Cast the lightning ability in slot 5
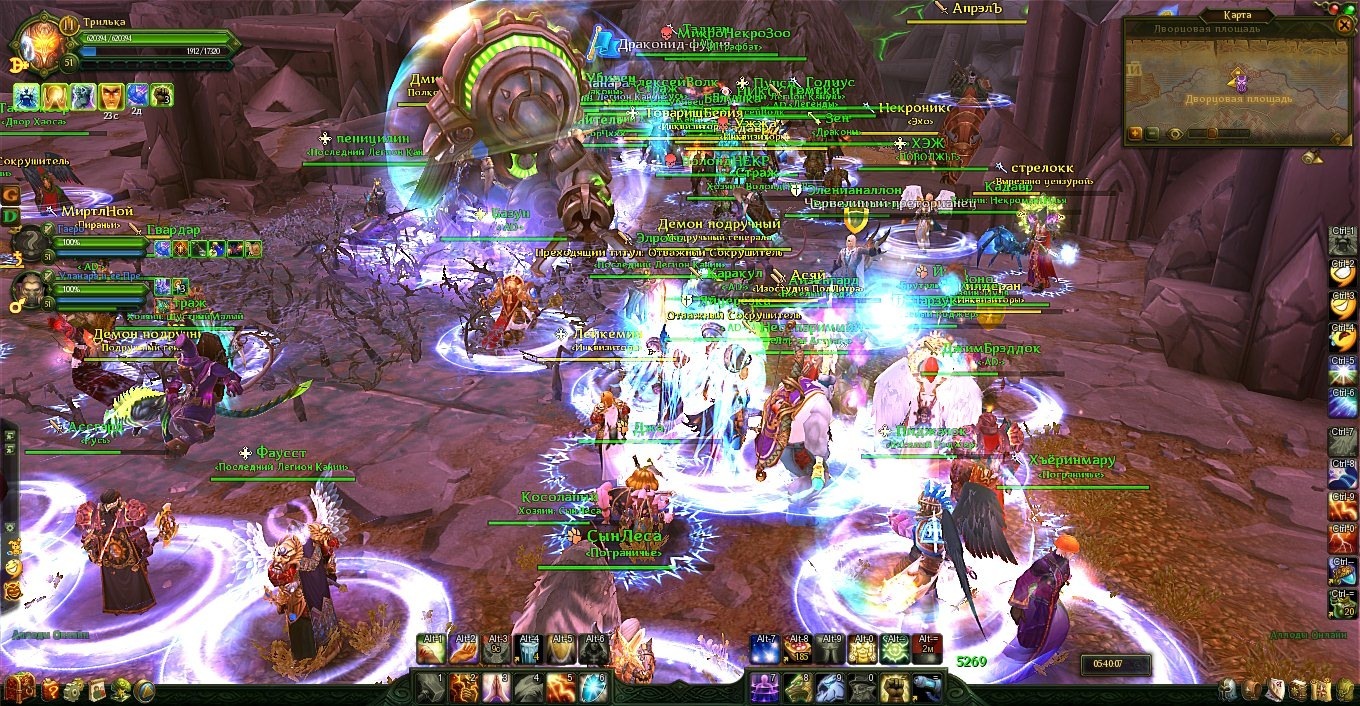 click(x=562, y=687)
